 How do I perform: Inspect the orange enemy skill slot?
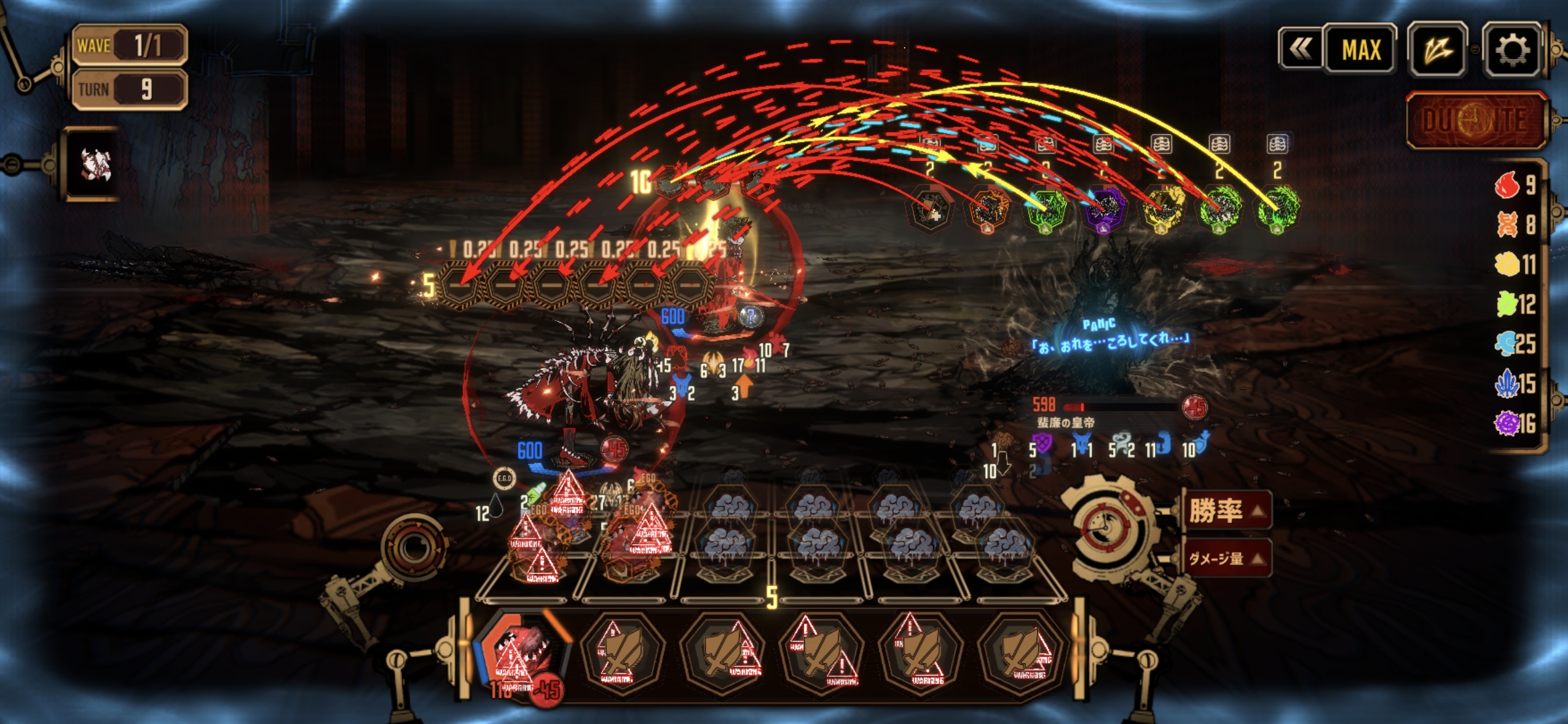pyautogui.click(x=988, y=209)
